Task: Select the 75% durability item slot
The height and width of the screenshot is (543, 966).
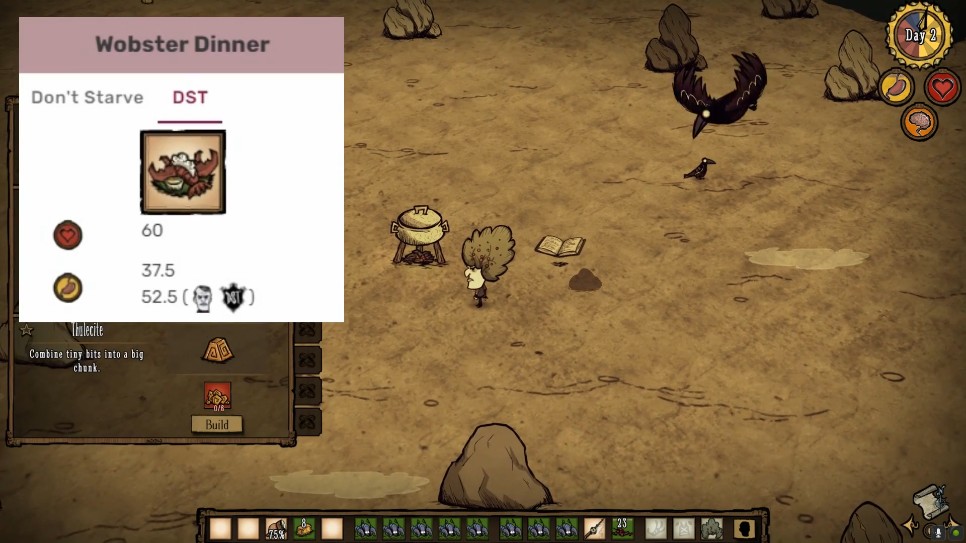Action: point(276,529)
